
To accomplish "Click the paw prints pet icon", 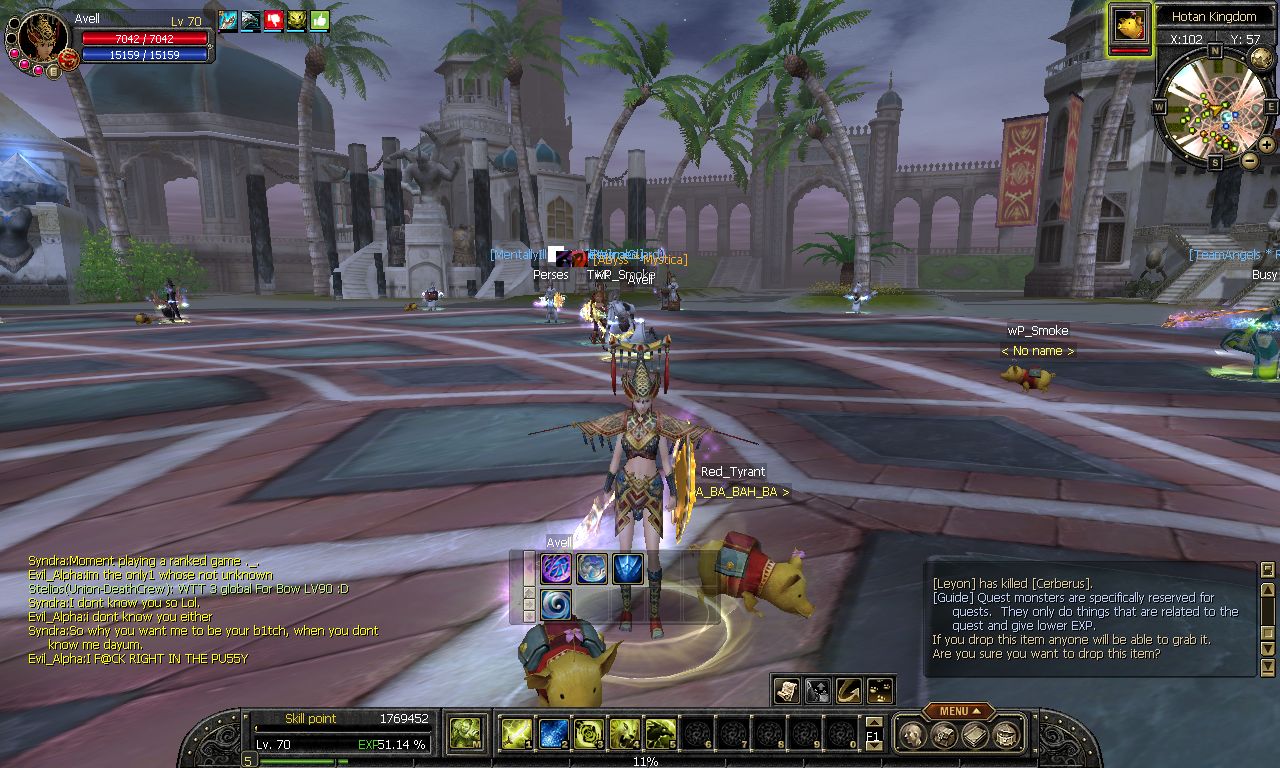I will pyautogui.click(x=880, y=690).
